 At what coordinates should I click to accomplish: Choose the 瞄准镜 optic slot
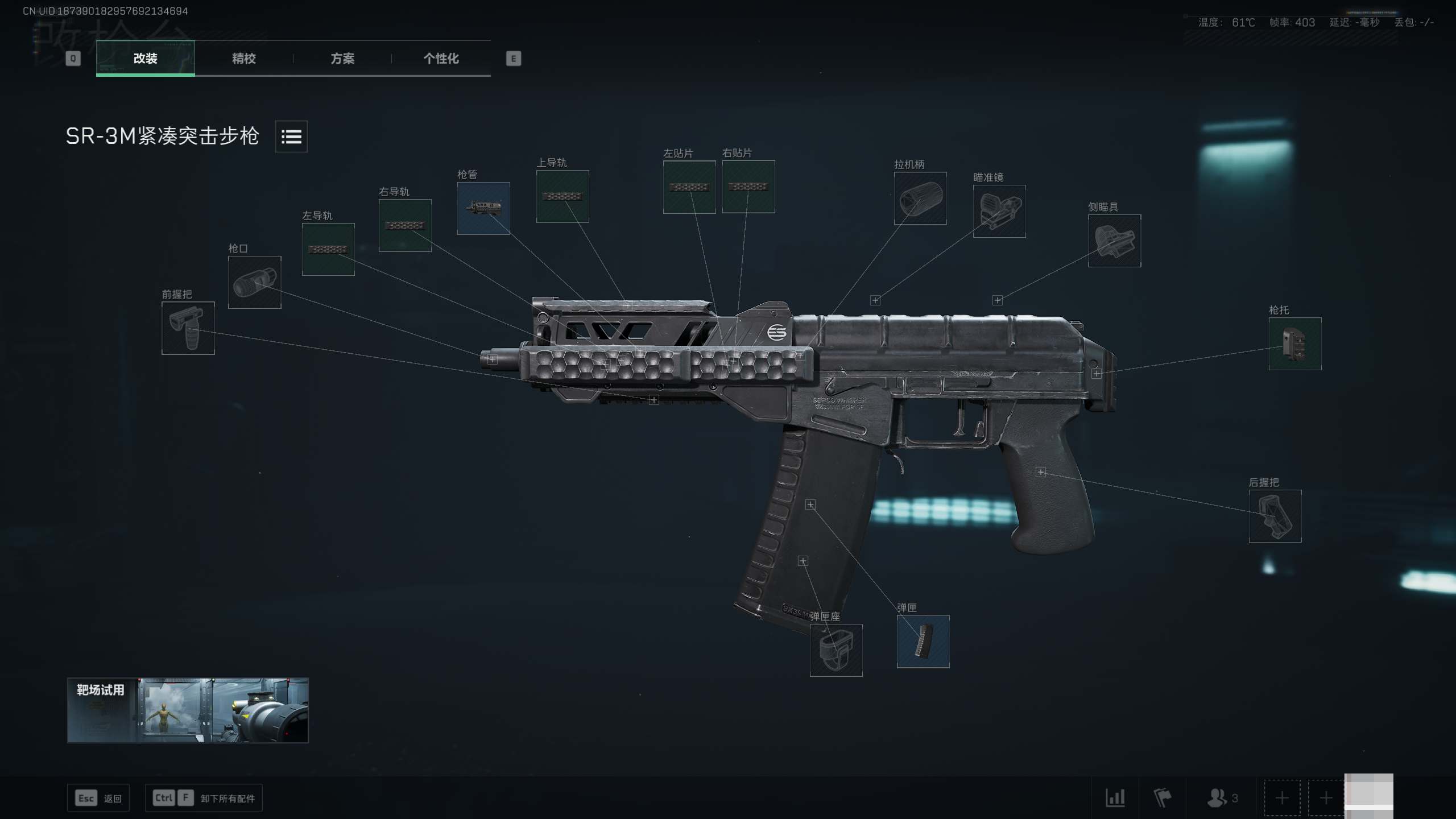999,211
